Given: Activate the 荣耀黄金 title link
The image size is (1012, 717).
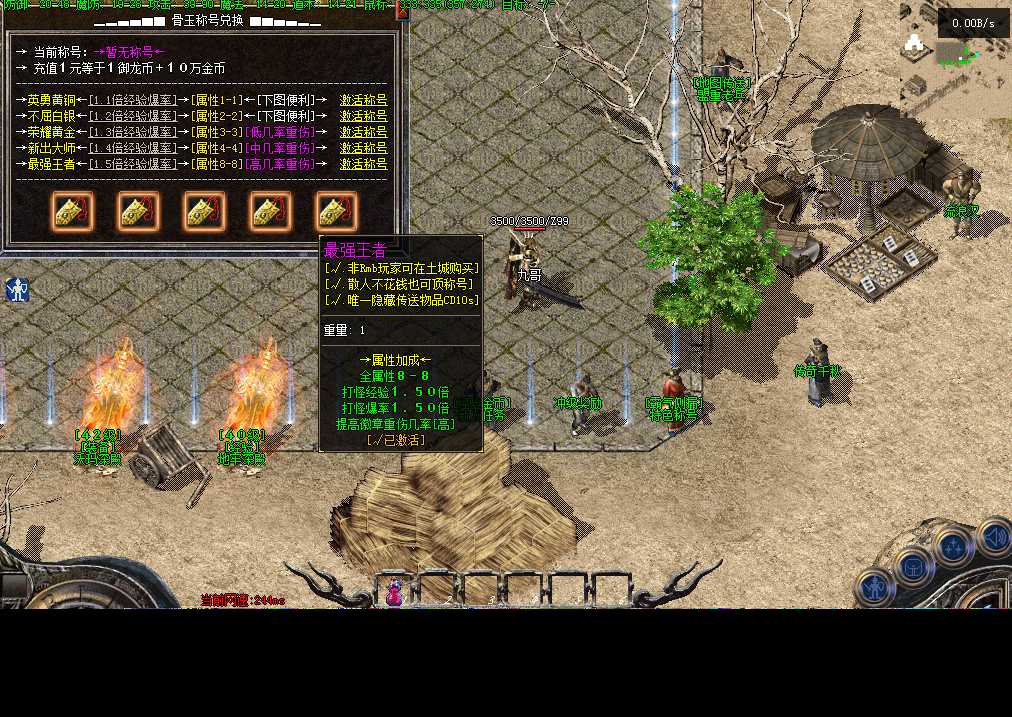Looking at the screenshot, I should [x=362, y=132].
